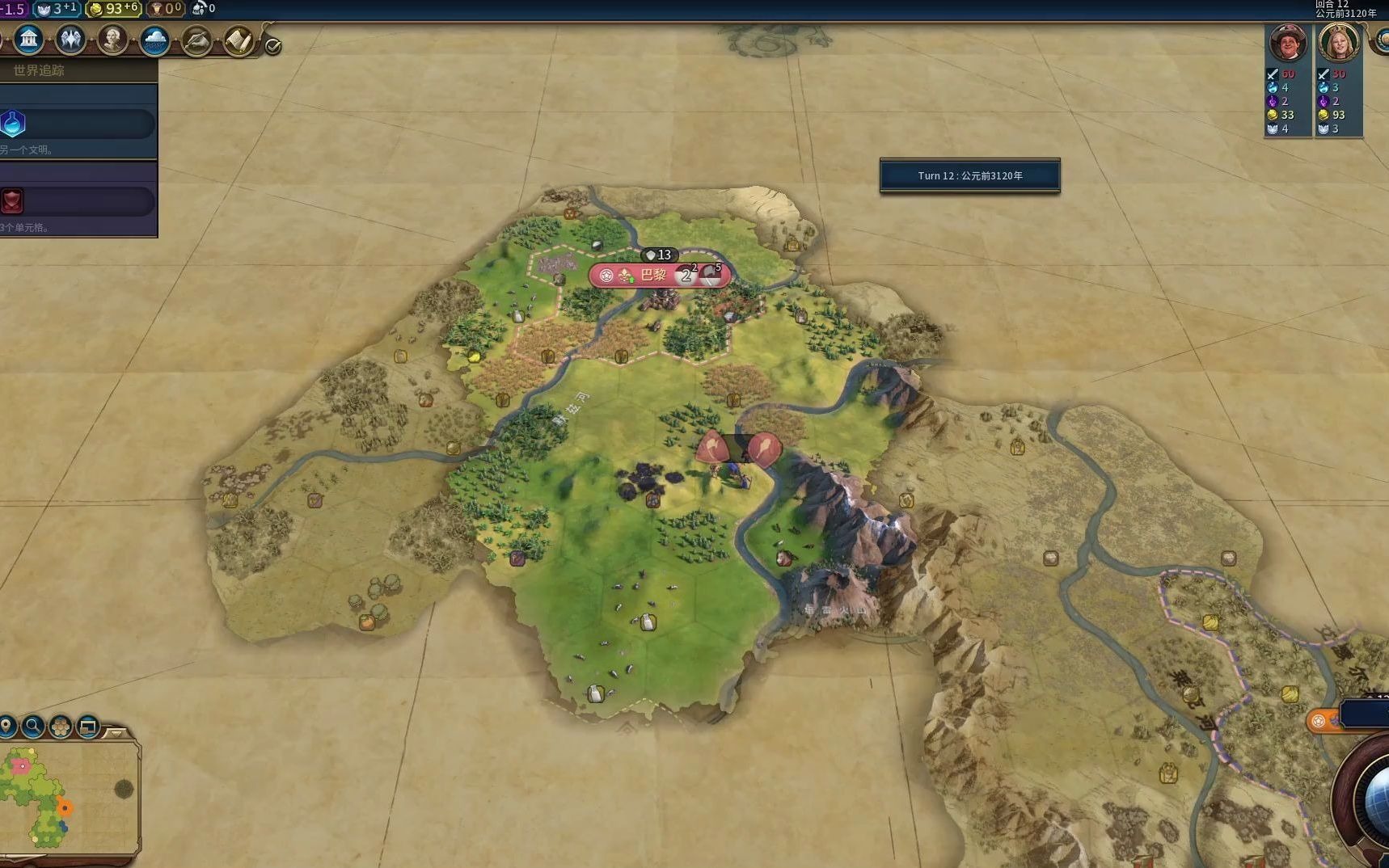Open the religion panel winged icon
This screenshot has width=1389, height=868.
point(71,39)
